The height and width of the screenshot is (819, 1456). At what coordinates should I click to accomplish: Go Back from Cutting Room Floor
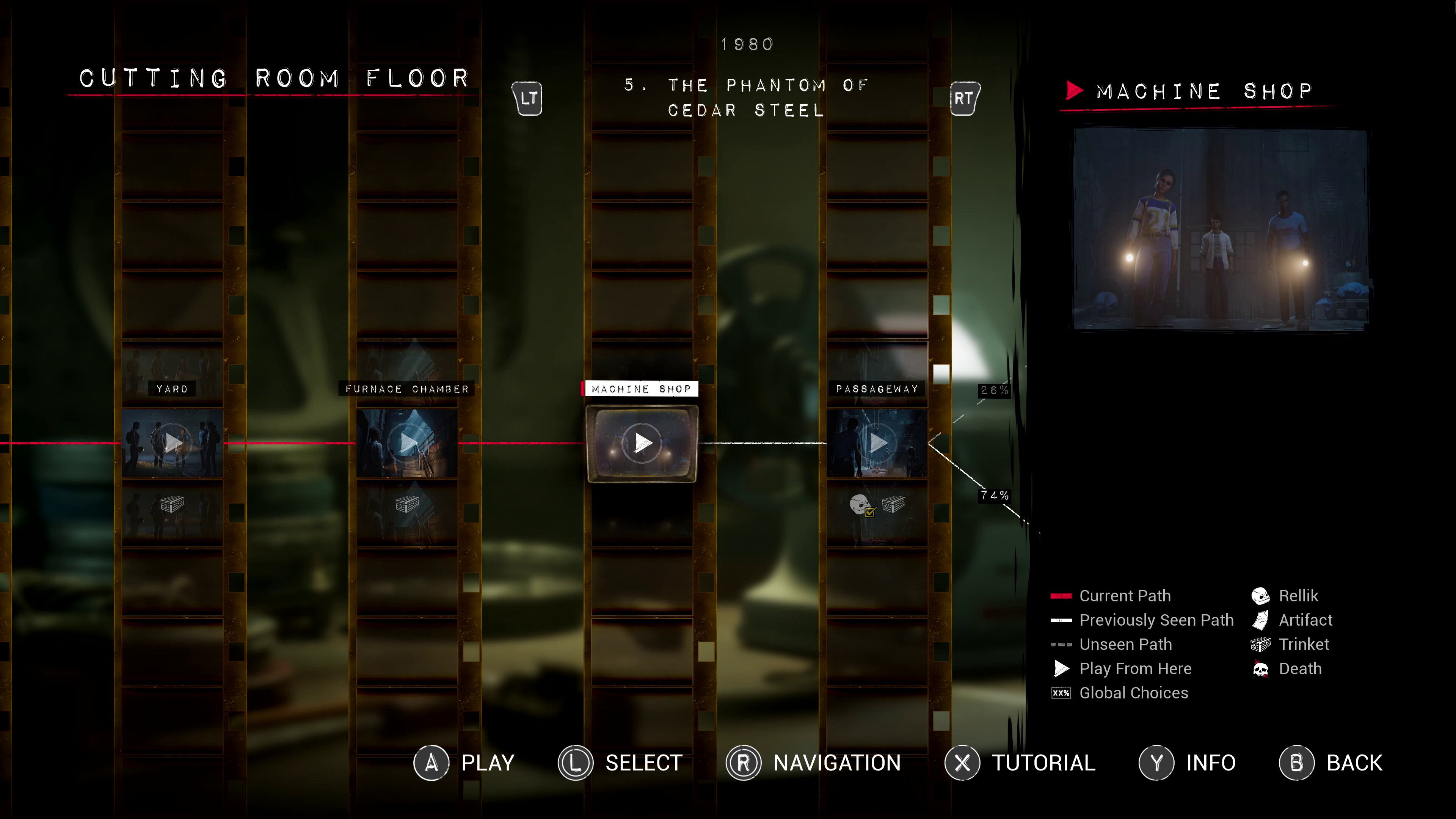(x=1331, y=763)
